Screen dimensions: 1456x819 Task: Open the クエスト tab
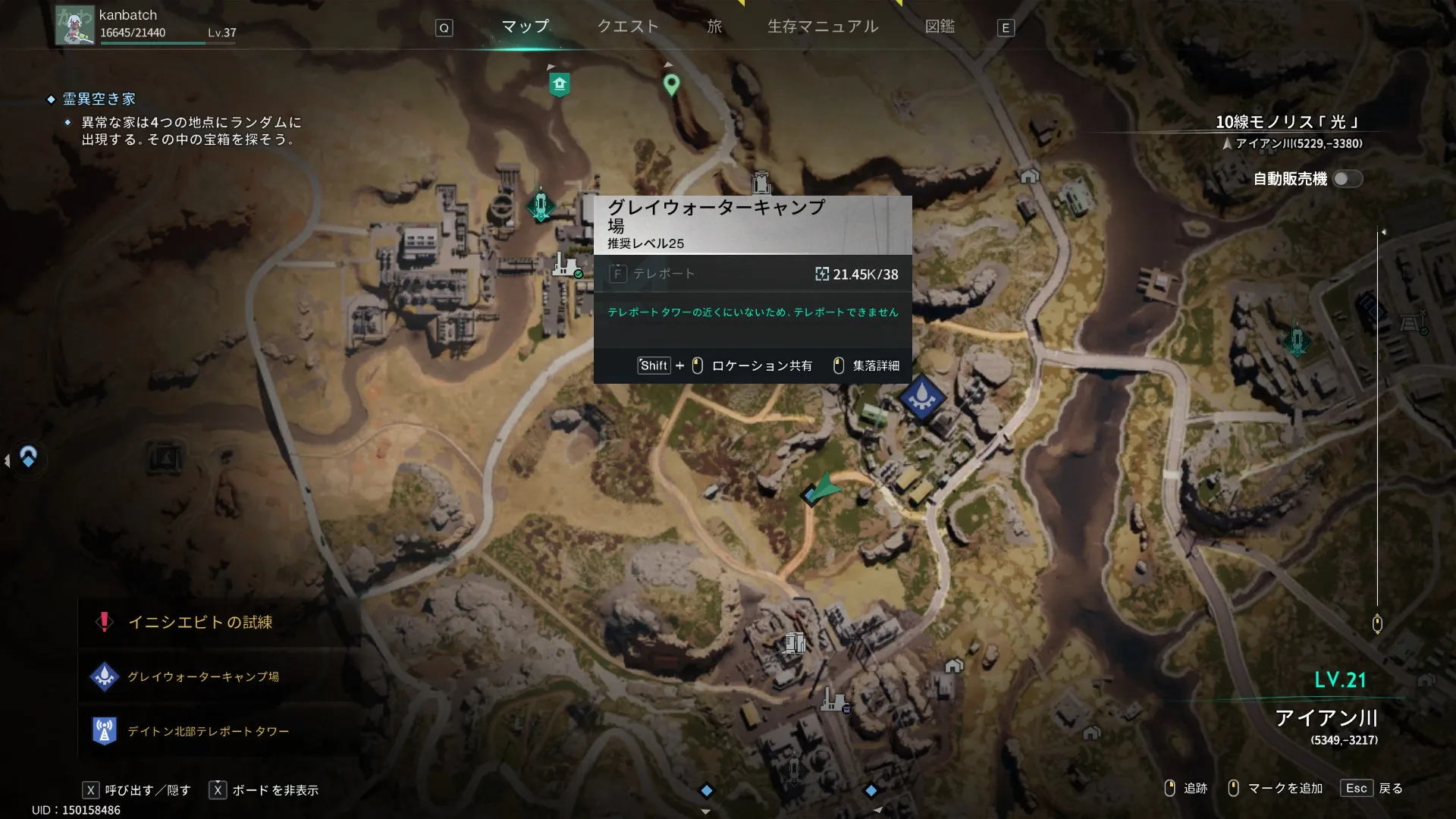tap(627, 27)
